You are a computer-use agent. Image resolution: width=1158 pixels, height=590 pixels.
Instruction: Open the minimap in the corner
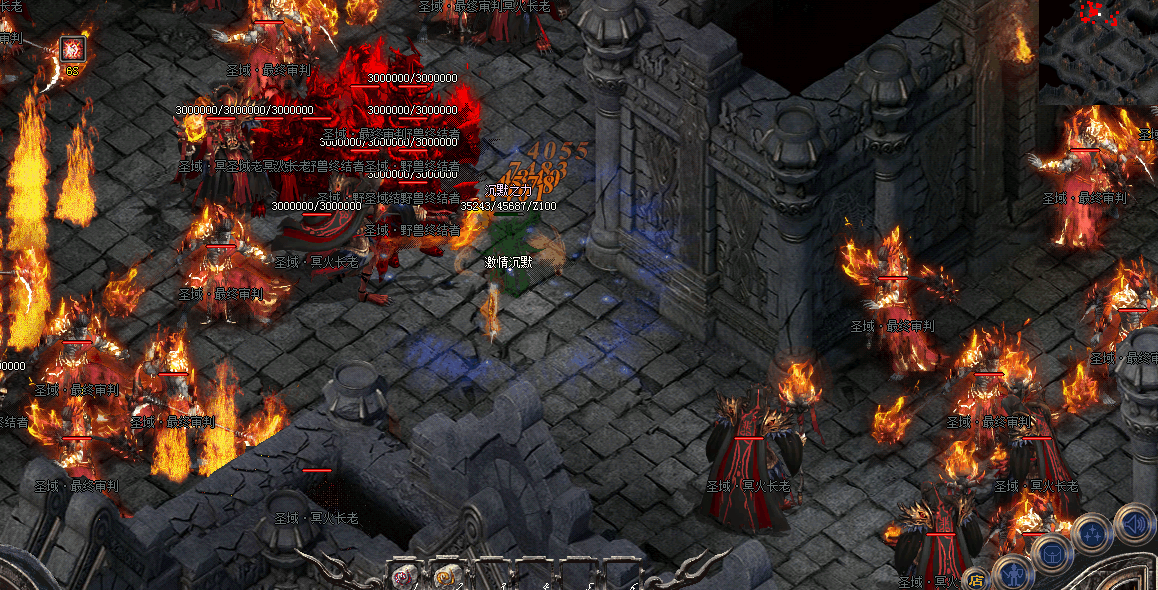[1098, 52]
